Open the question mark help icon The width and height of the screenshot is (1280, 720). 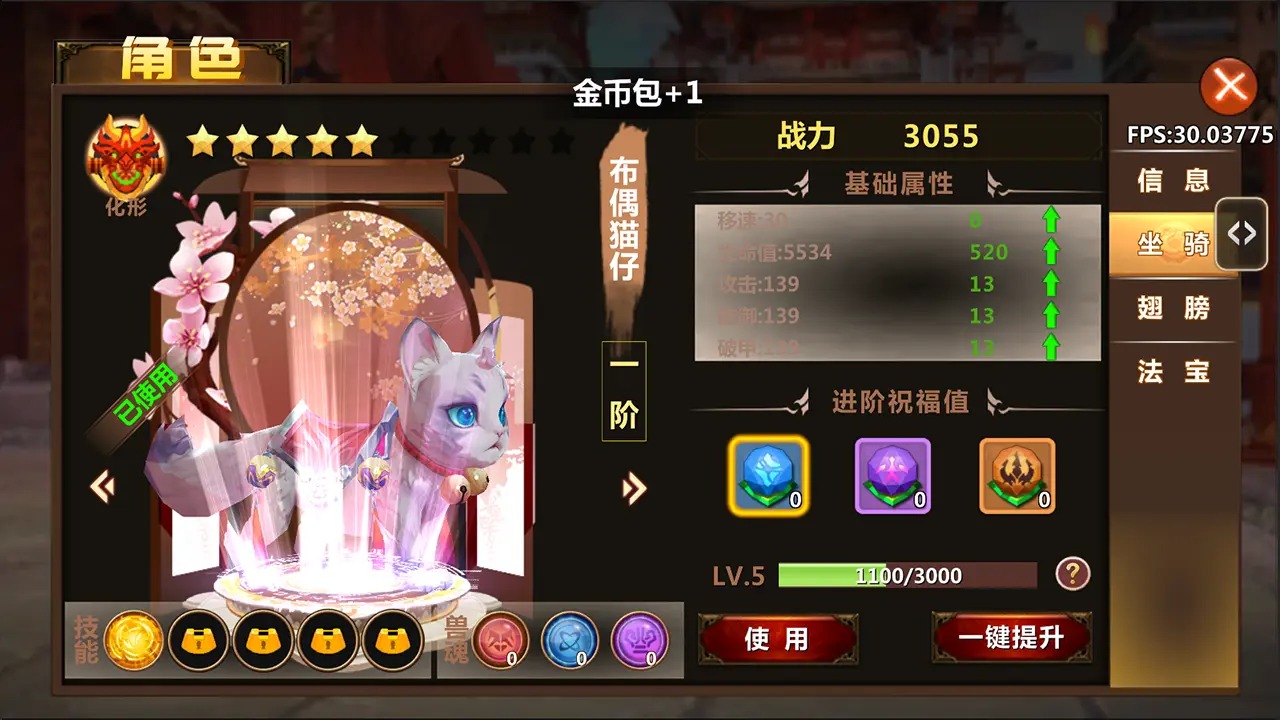[x=1071, y=573]
